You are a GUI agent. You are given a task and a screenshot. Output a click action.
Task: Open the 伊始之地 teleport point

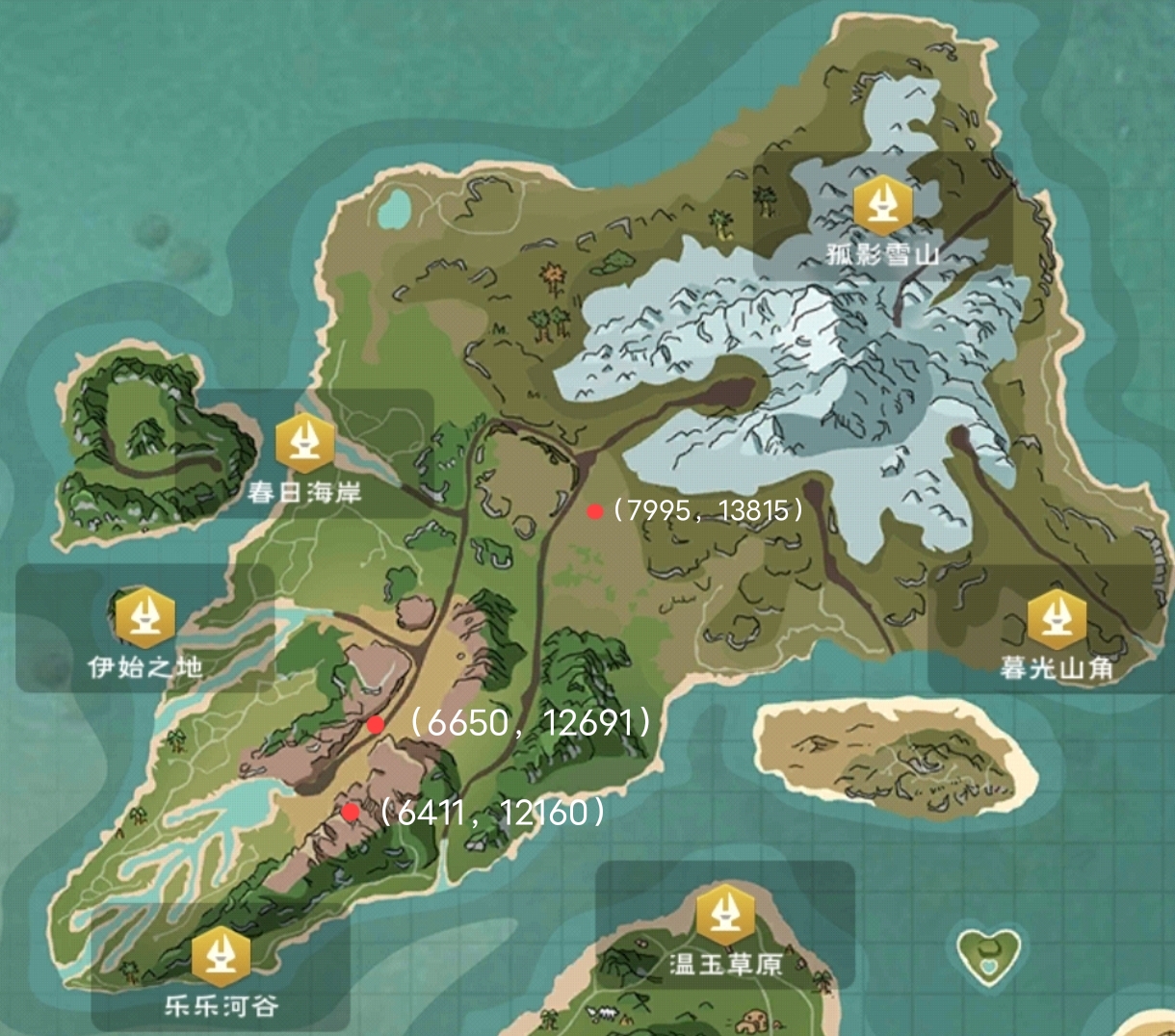pyautogui.click(x=145, y=616)
